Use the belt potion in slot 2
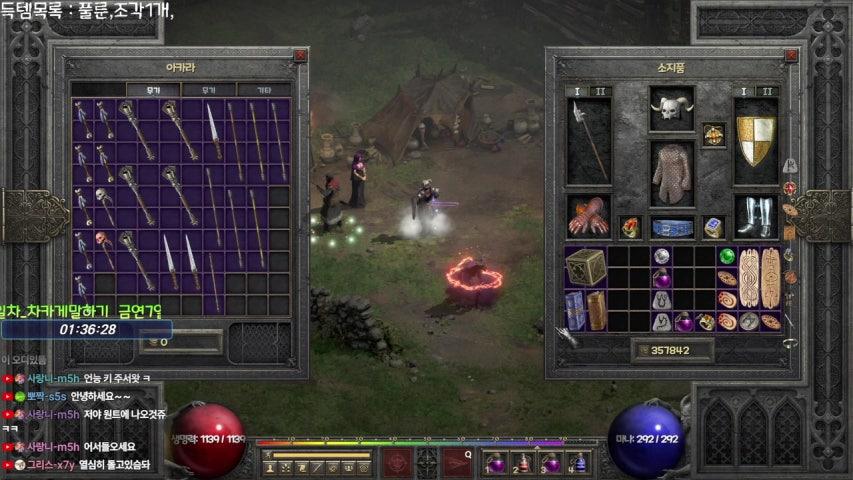The image size is (853, 480). tap(523, 464)
